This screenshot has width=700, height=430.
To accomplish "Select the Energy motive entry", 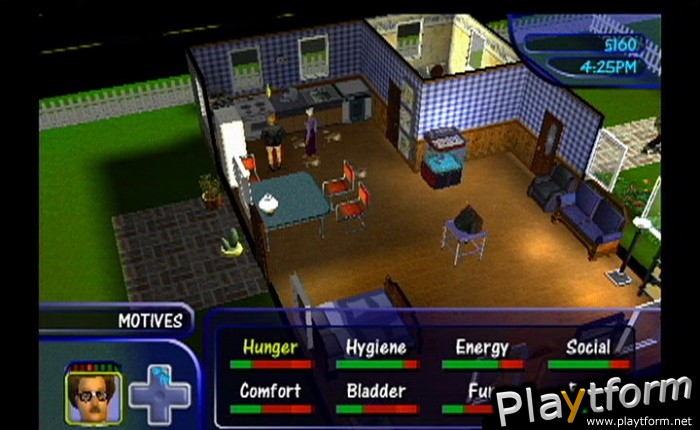I will click(x=482, y=349).
